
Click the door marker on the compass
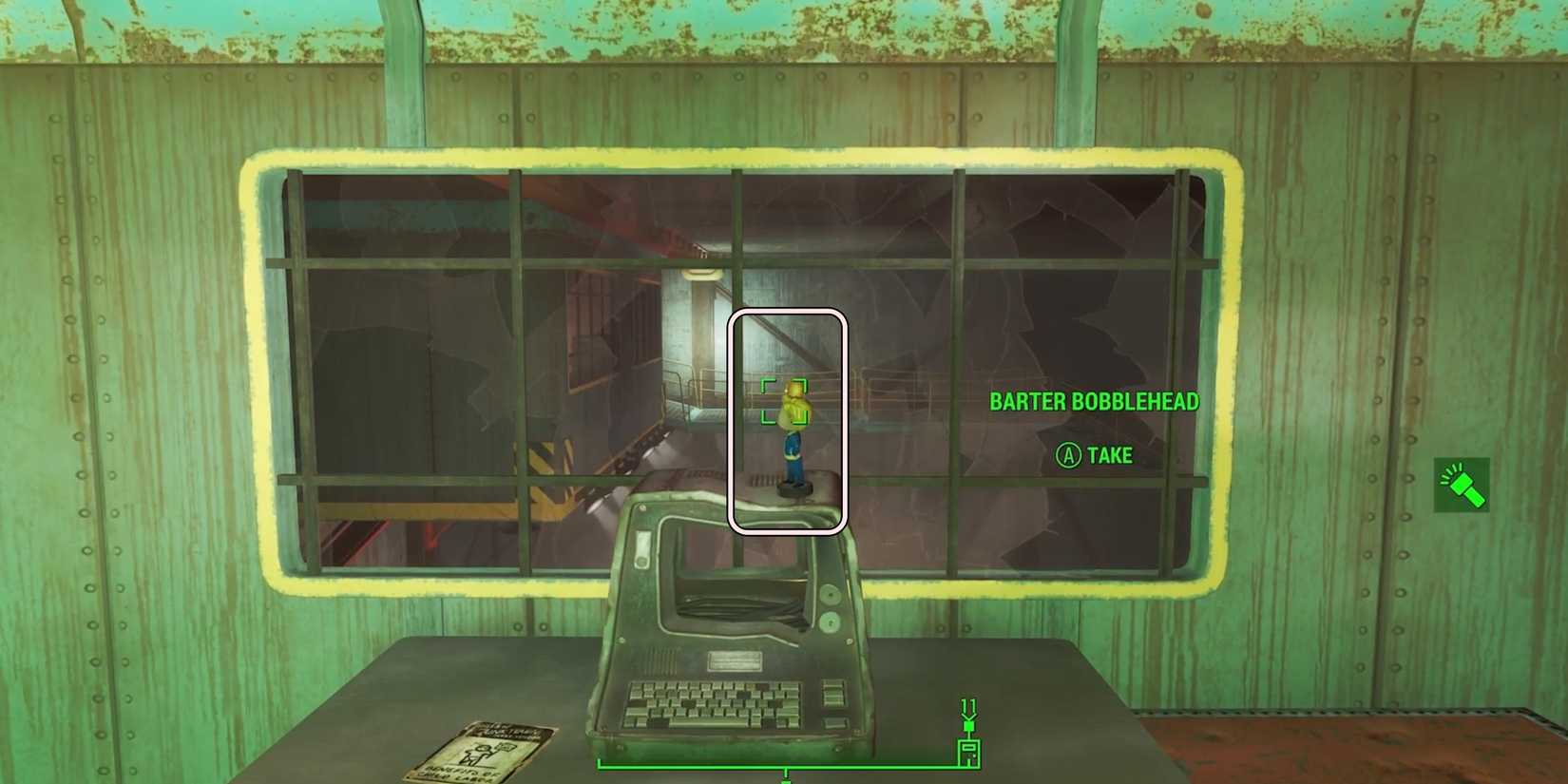968,750
